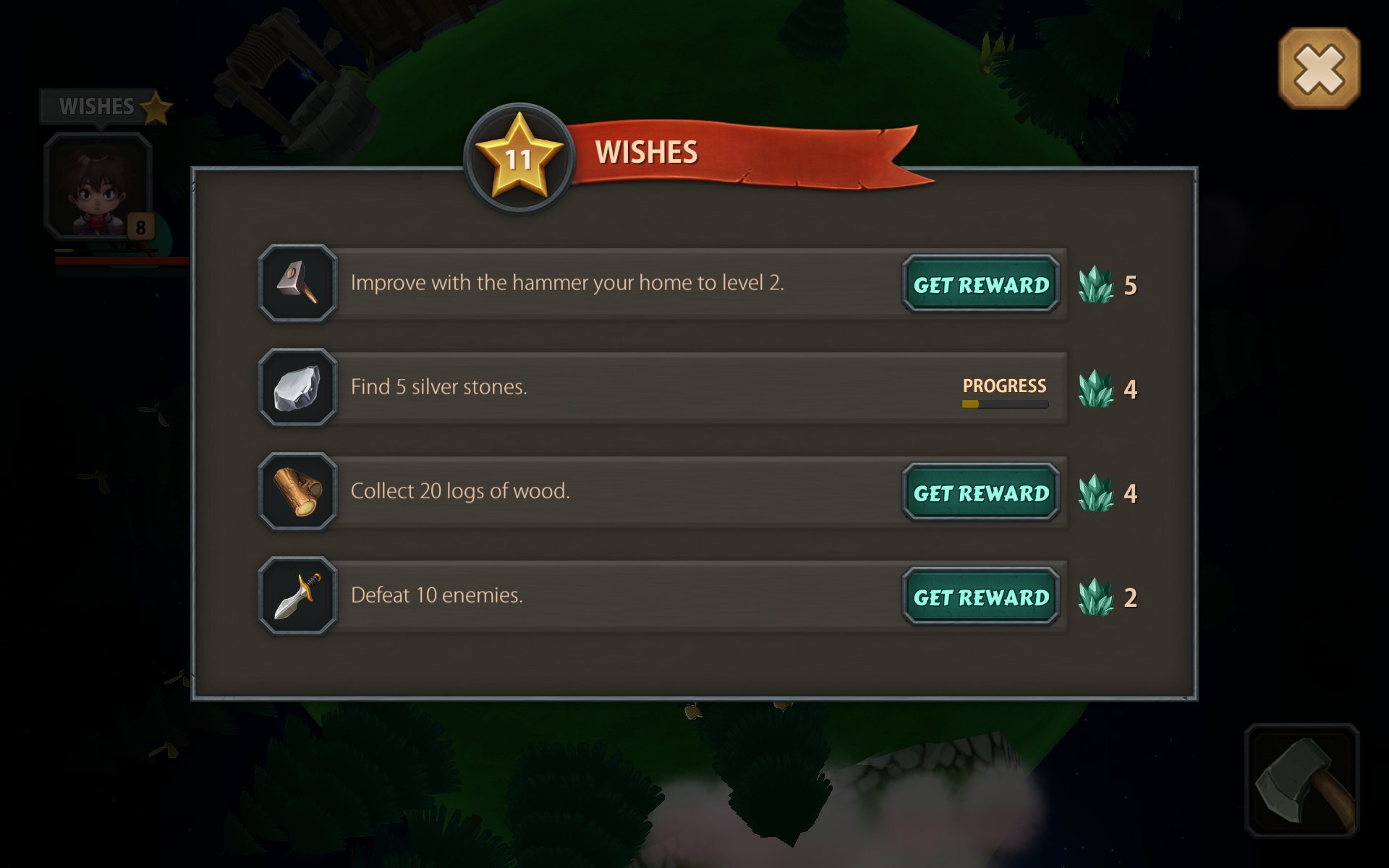Get reward for defeating 10 enemies
The height and width of the screenshot is (868, 1389).
(x=980, y=597)
